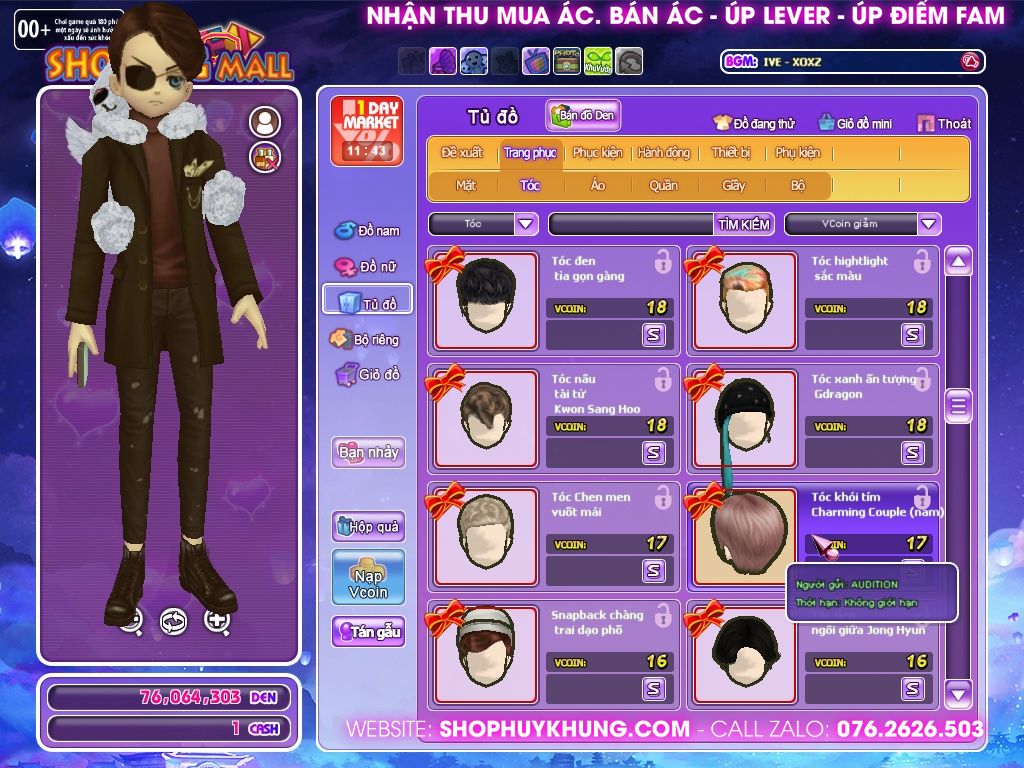Click the Bạn nhảy button

(368, 452)
